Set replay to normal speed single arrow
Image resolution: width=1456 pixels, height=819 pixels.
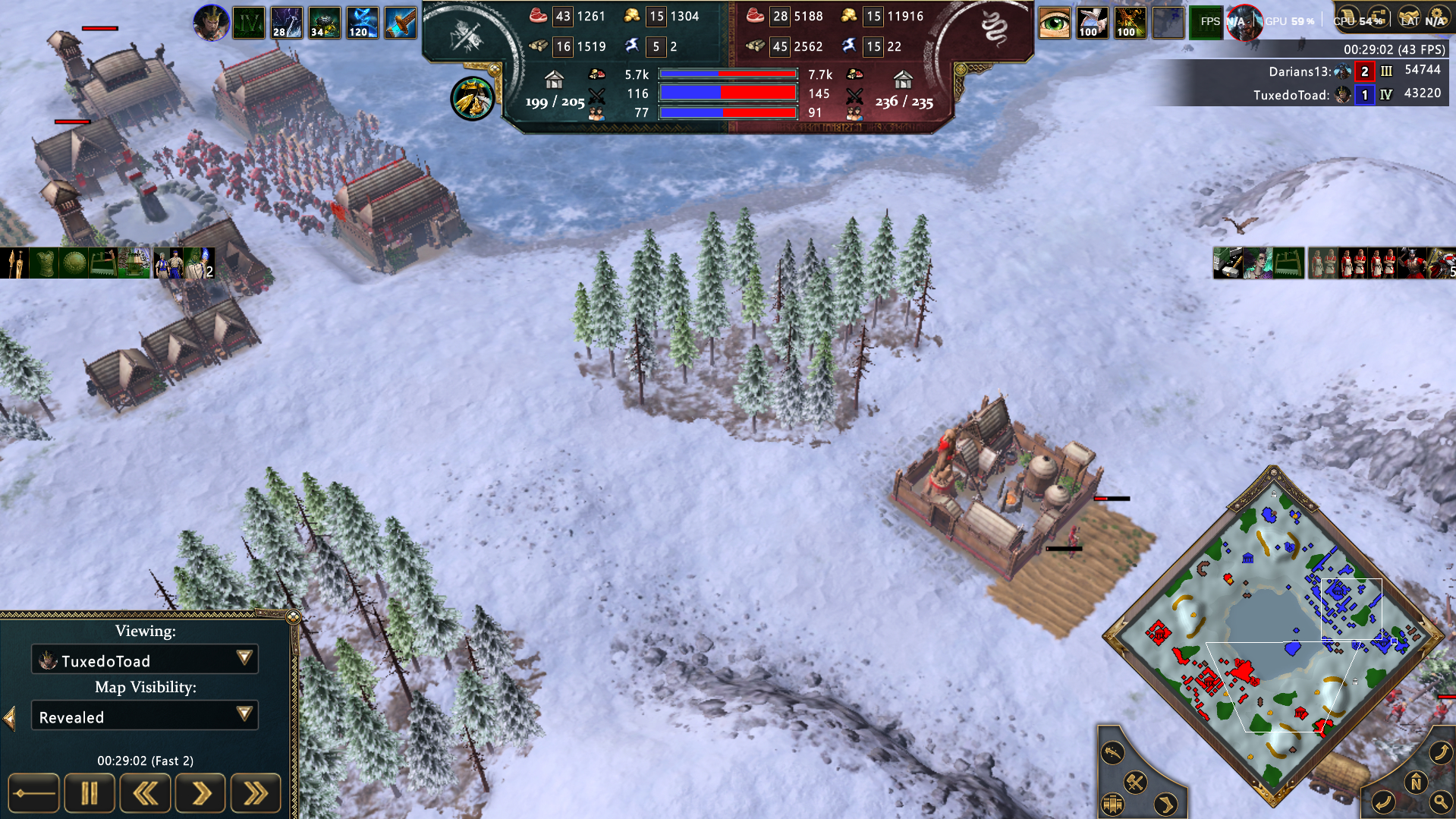(200, 794)
